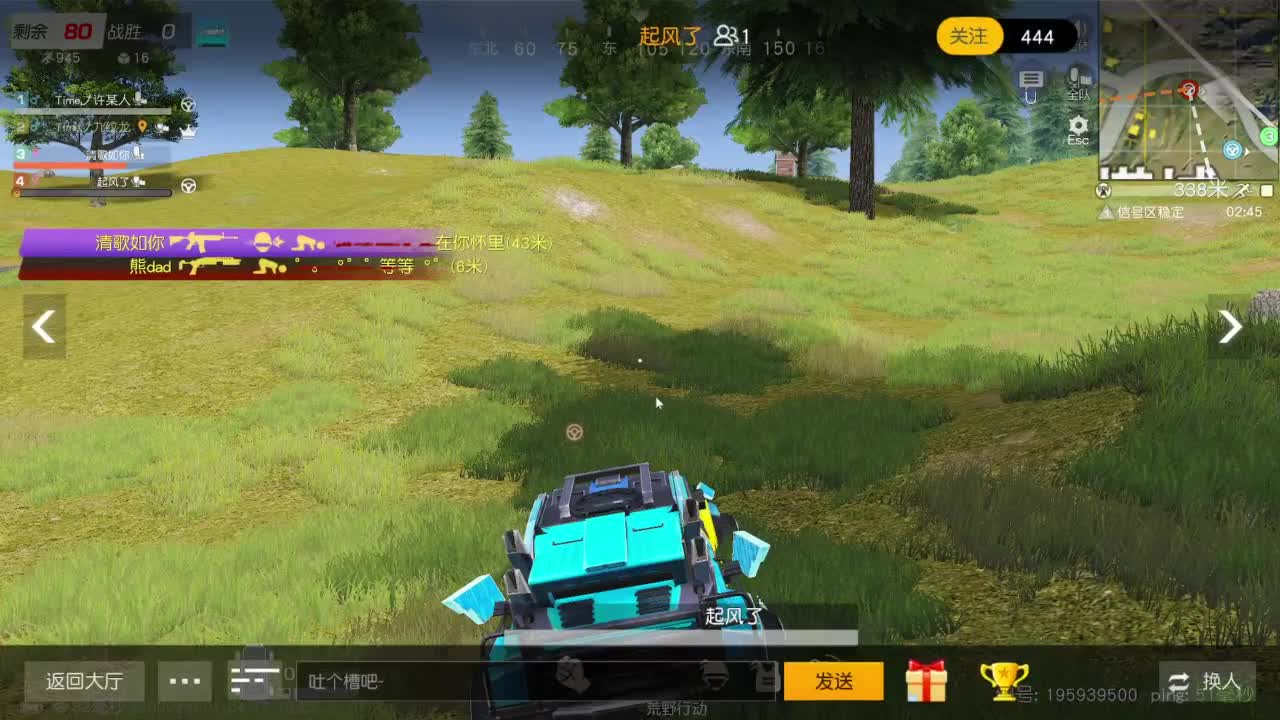Image resolution: width=1280 pixels, height=720 pixels.
Task: Click left arrow to switch spectated player
Action: [x=43, y=327]
